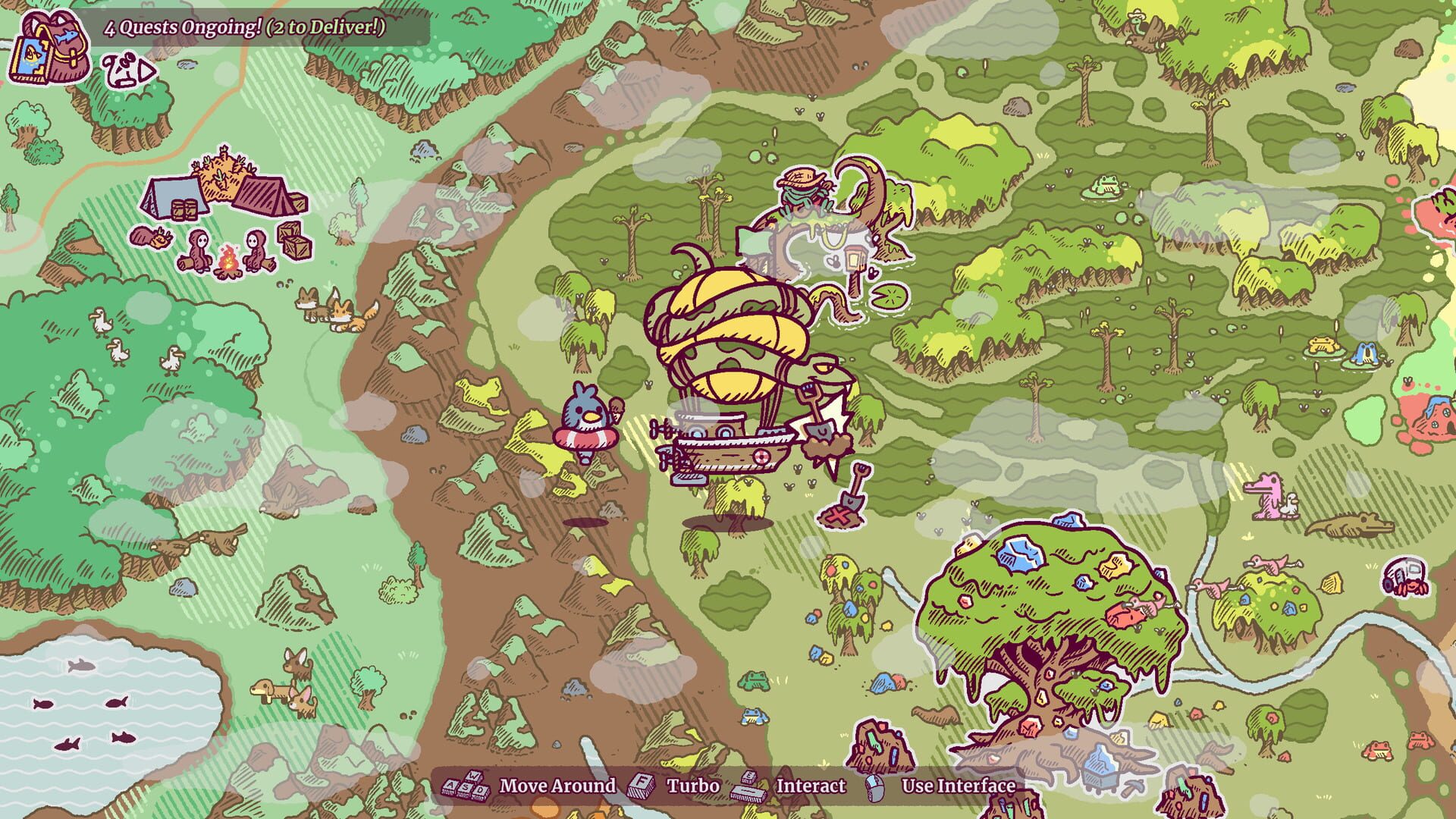
Task: Click the Use Interface hint label
Action: coord(959,786)
